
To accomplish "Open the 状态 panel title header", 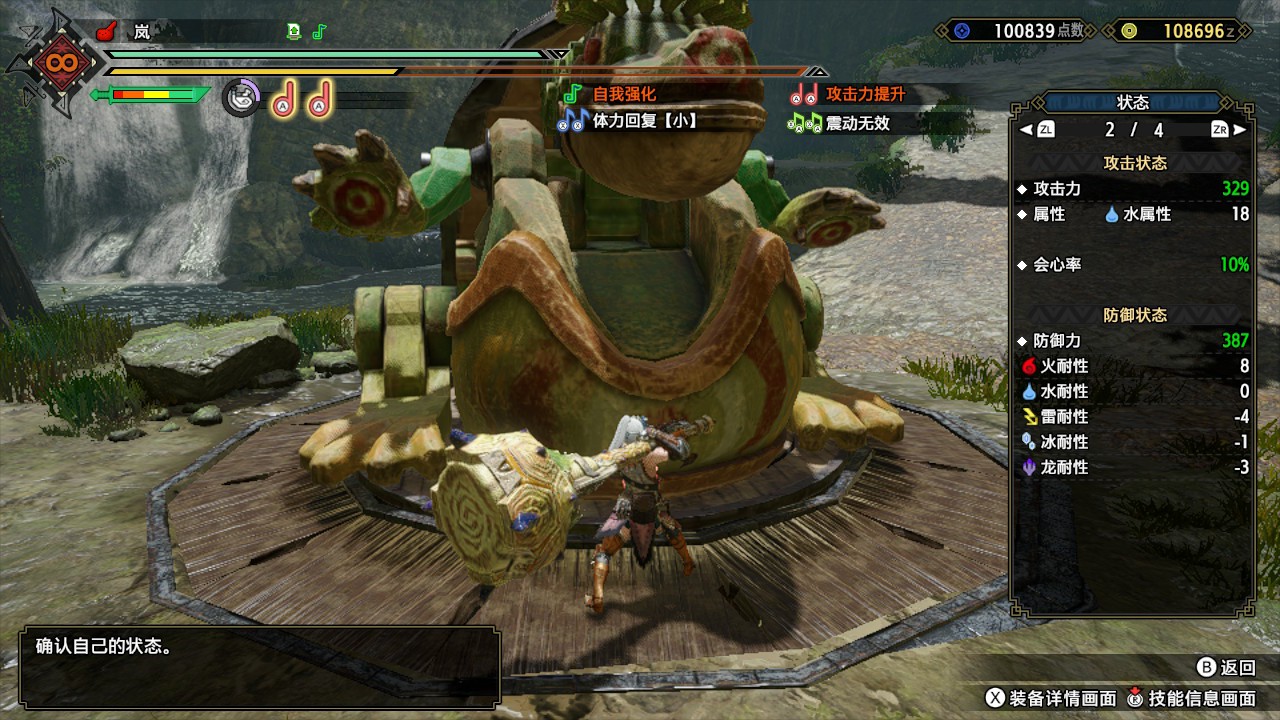I will [x=1132, y=102].
